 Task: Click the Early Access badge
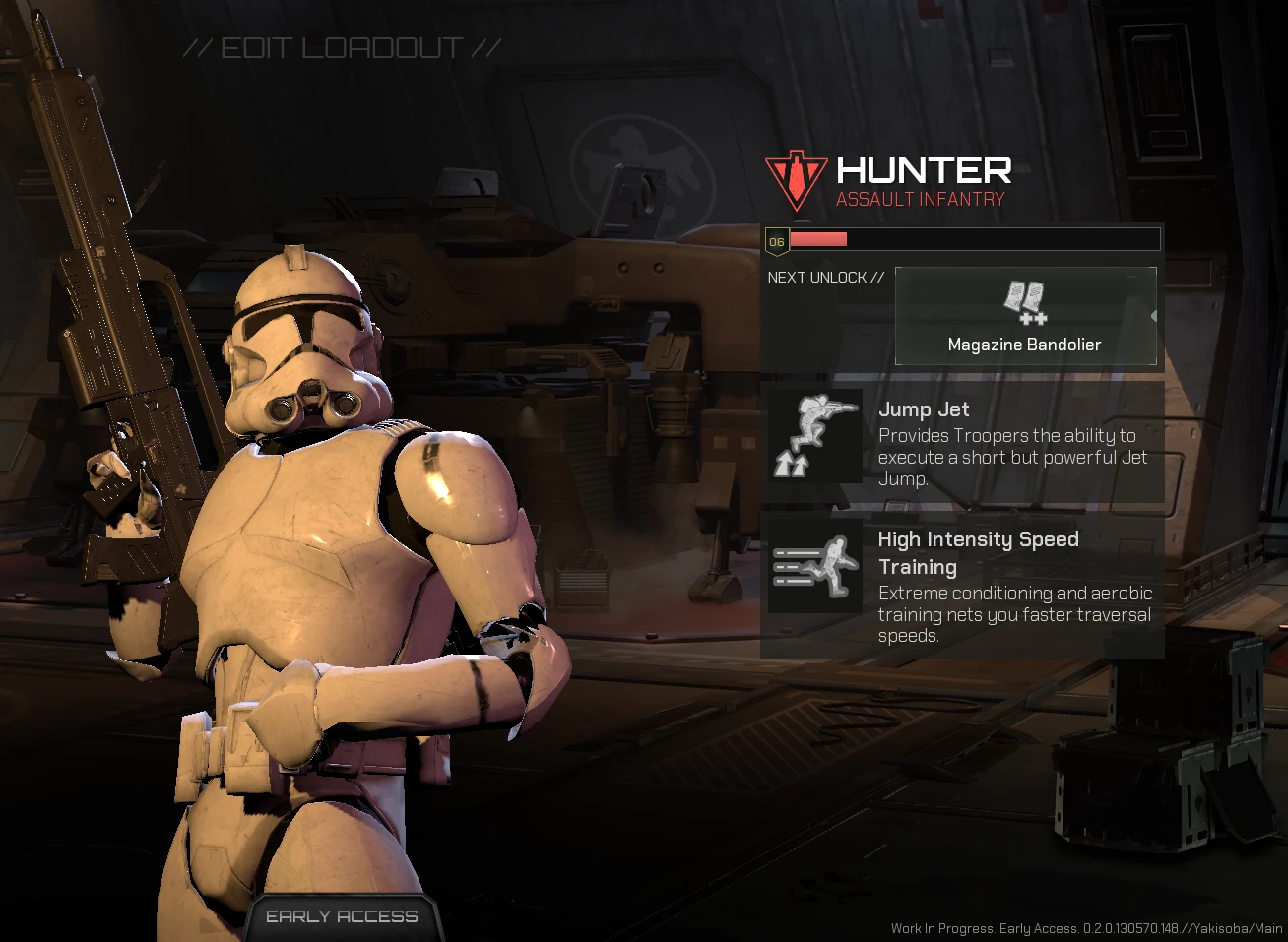coord(342,916)
